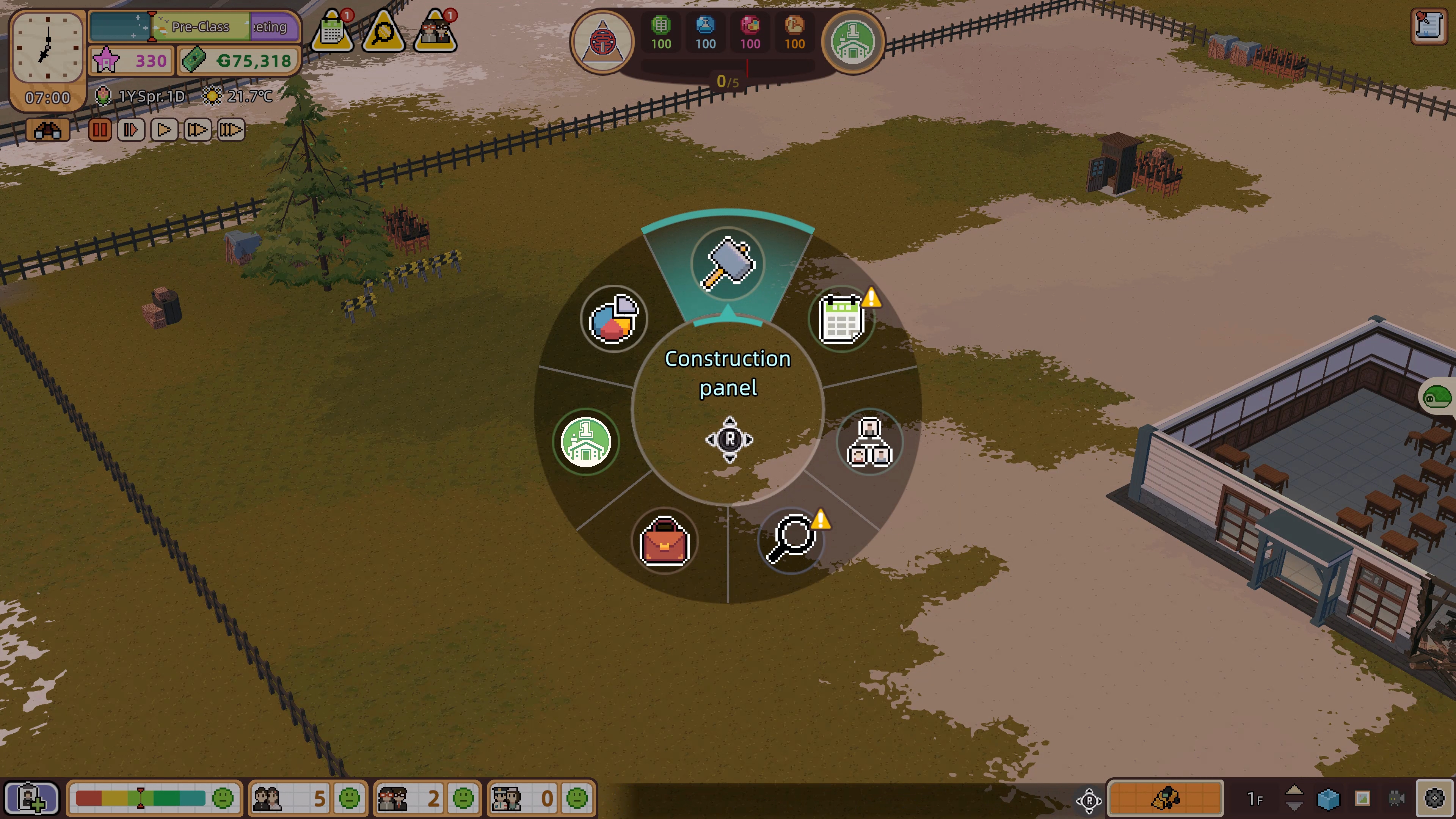The height and width of the screenshot is (819, 1456).
Task: Choose the staff organization chart radial option
Action: coord(869,442)
